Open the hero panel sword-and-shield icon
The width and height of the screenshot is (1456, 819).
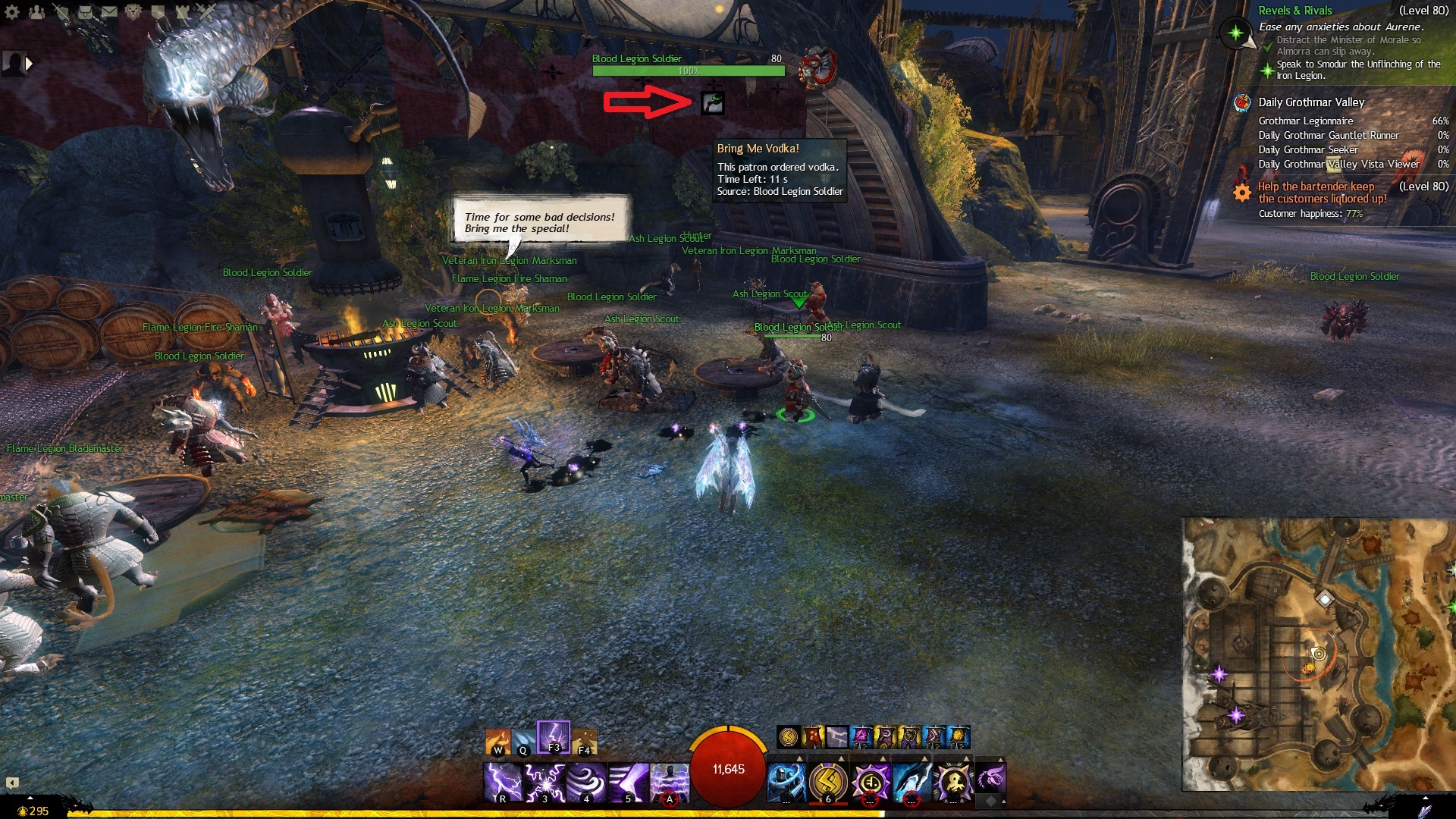pos(61,11)
